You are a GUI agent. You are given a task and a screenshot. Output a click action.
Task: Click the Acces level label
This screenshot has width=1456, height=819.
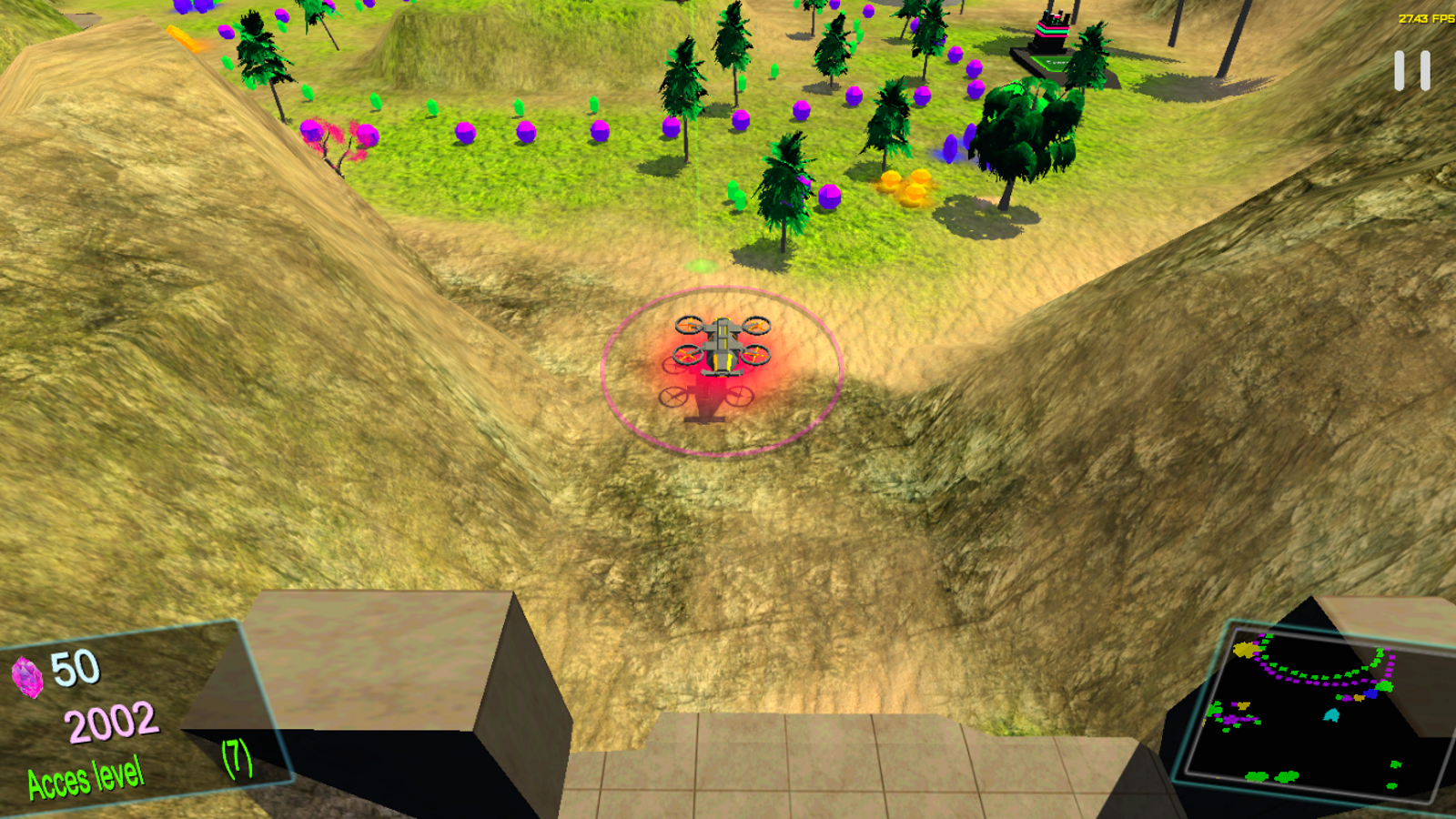pyautogui.click(x=86, y=778)
